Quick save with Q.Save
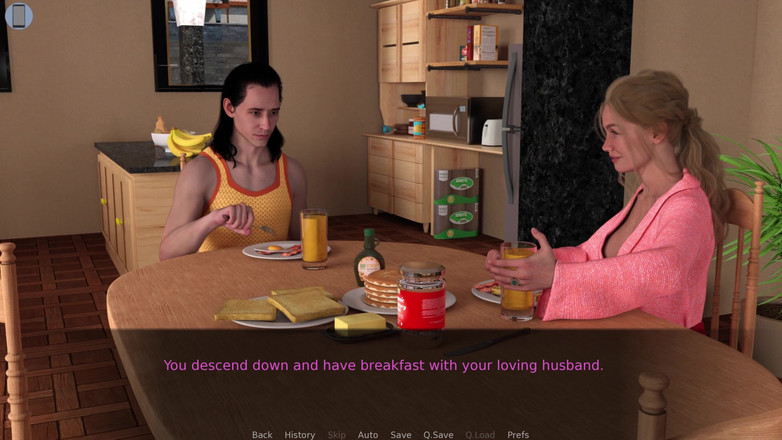The height and width of the screenshot is (440, 782). click(438, 434)
